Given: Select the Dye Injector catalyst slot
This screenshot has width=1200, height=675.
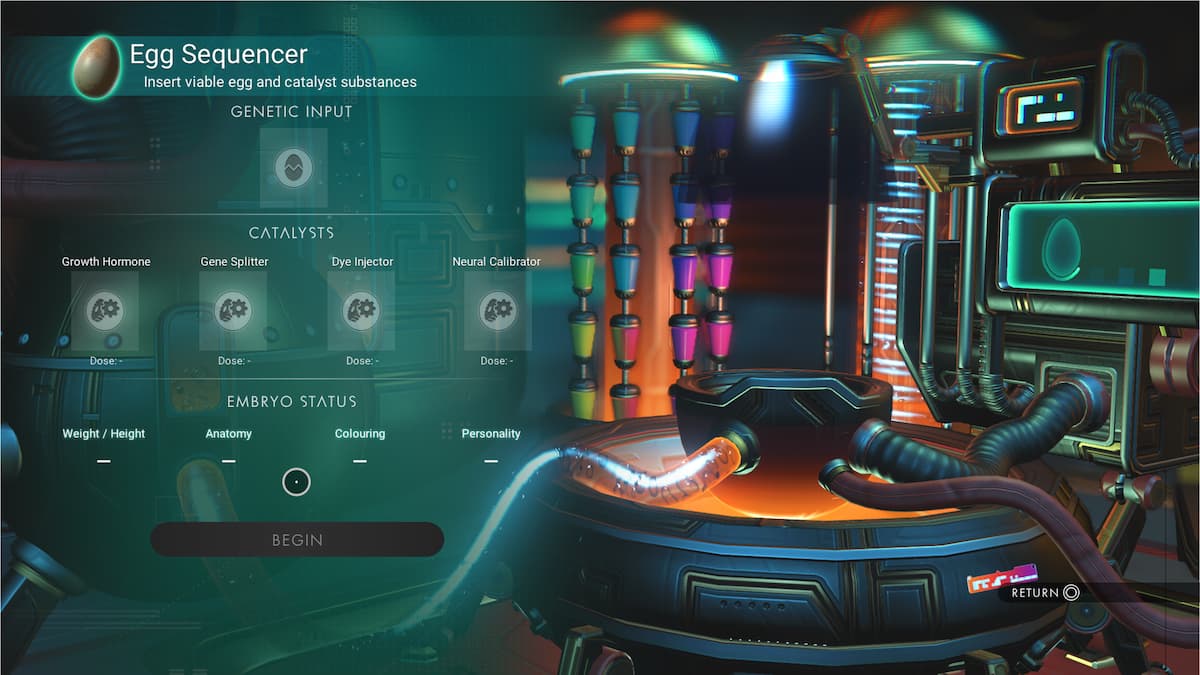Looking at the screenshot, I should pyautogui.click(x=361, y=310).
